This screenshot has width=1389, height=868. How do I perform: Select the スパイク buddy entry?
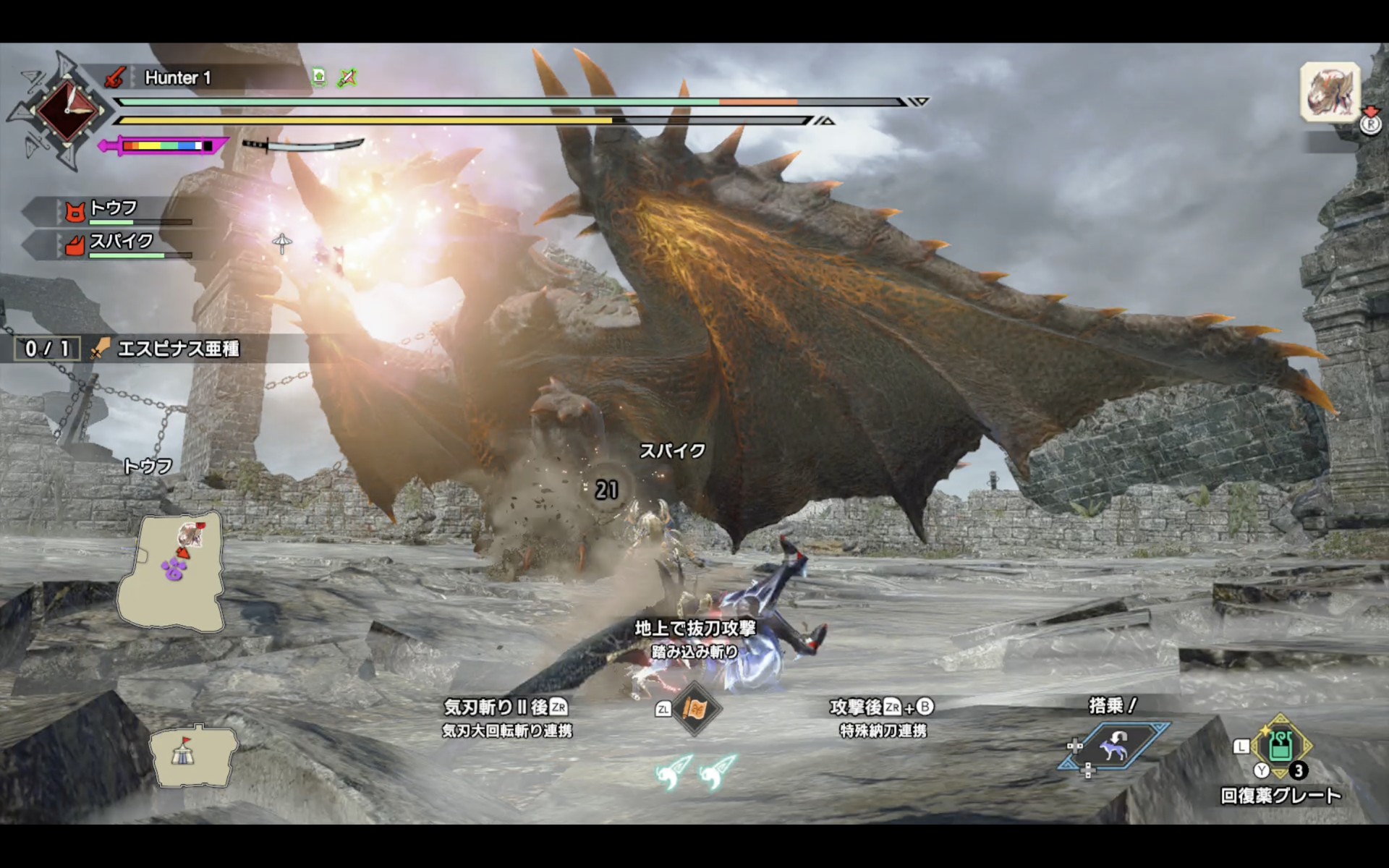[121, 242]
